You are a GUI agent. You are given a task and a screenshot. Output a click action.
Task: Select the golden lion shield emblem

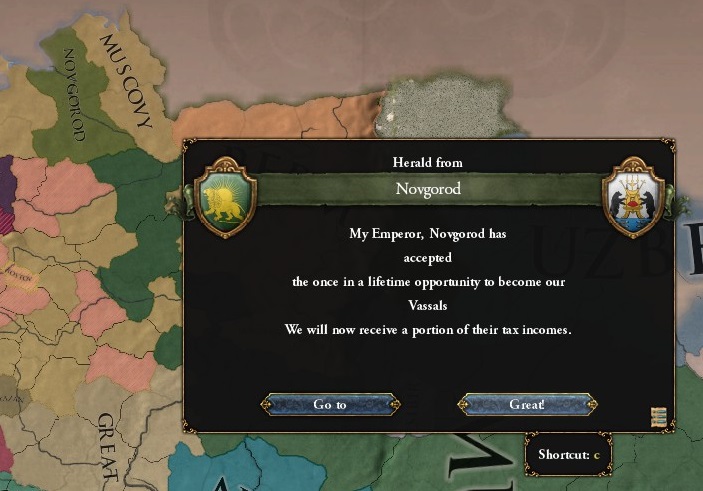pos(228,196)
